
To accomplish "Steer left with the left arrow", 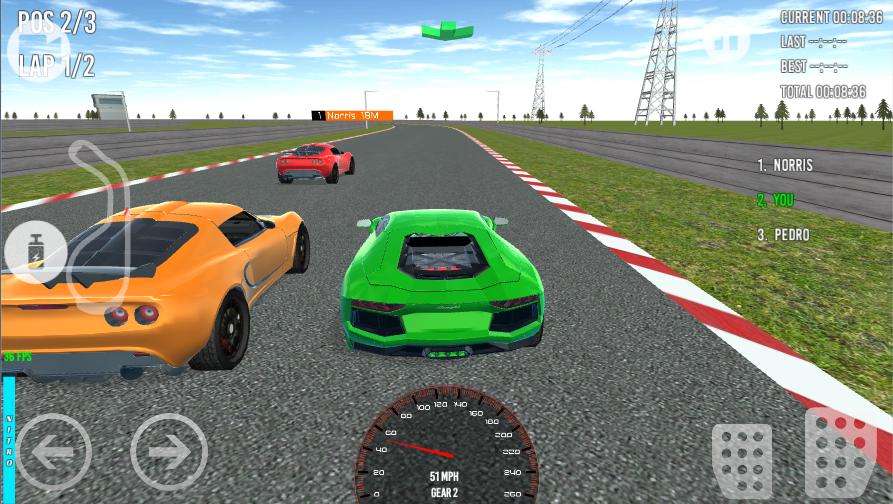I will click(54, 451).
